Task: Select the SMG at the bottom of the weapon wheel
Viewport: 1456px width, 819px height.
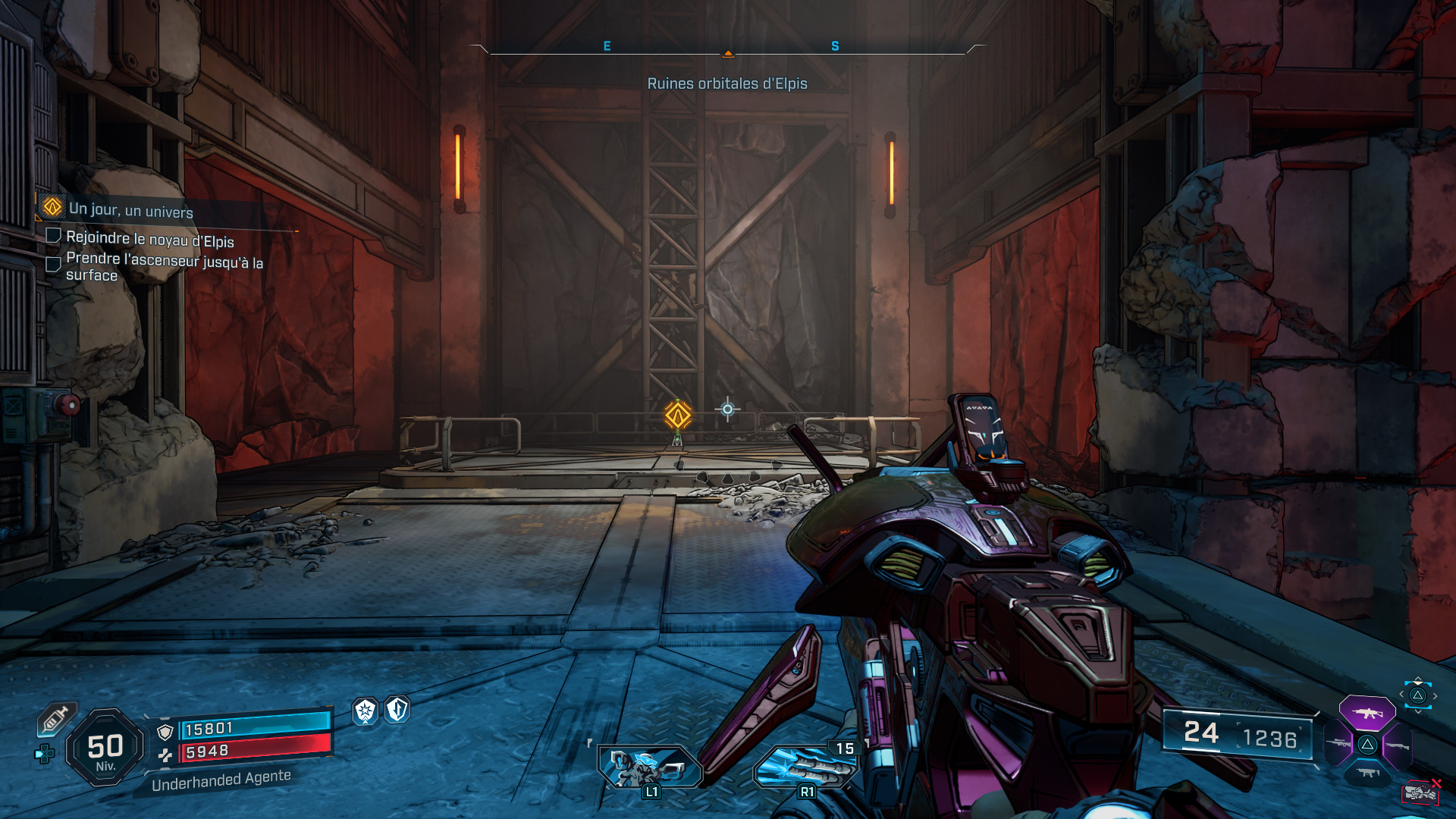Action: click(x=1367, y=773)
